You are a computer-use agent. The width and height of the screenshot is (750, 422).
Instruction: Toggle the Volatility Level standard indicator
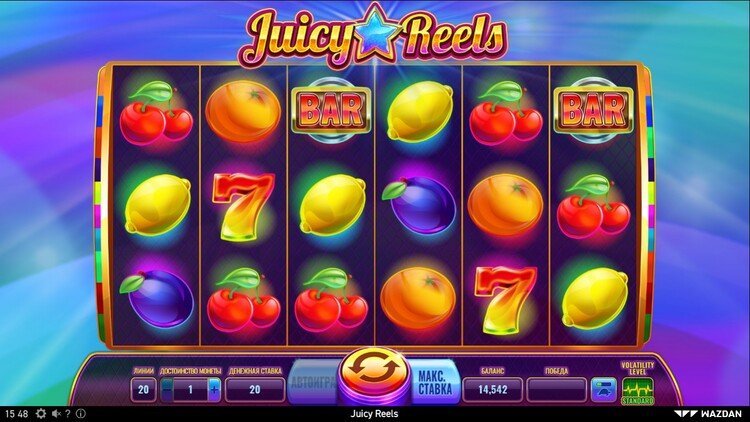tap(637, 389)
